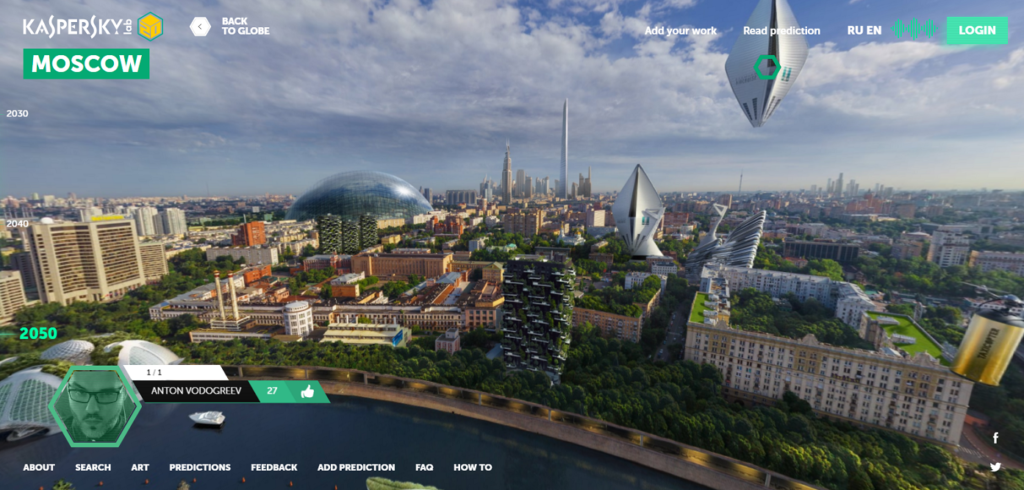Toggle the green sound wave audio icon
This screenshot has width=1024, height=490.
914,29
